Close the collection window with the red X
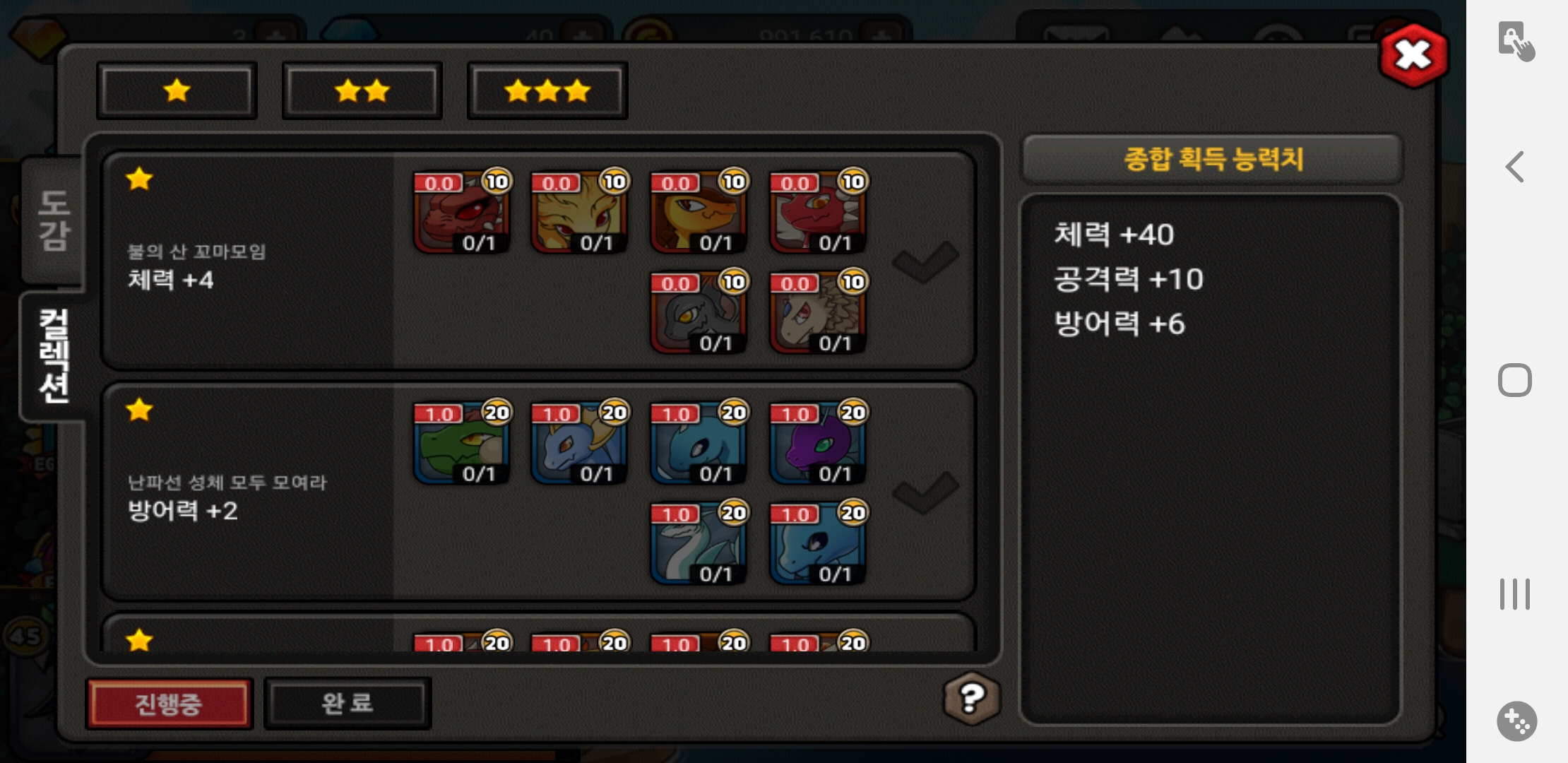Screen dimensions: 1568x763 (x=1413, y=55)
